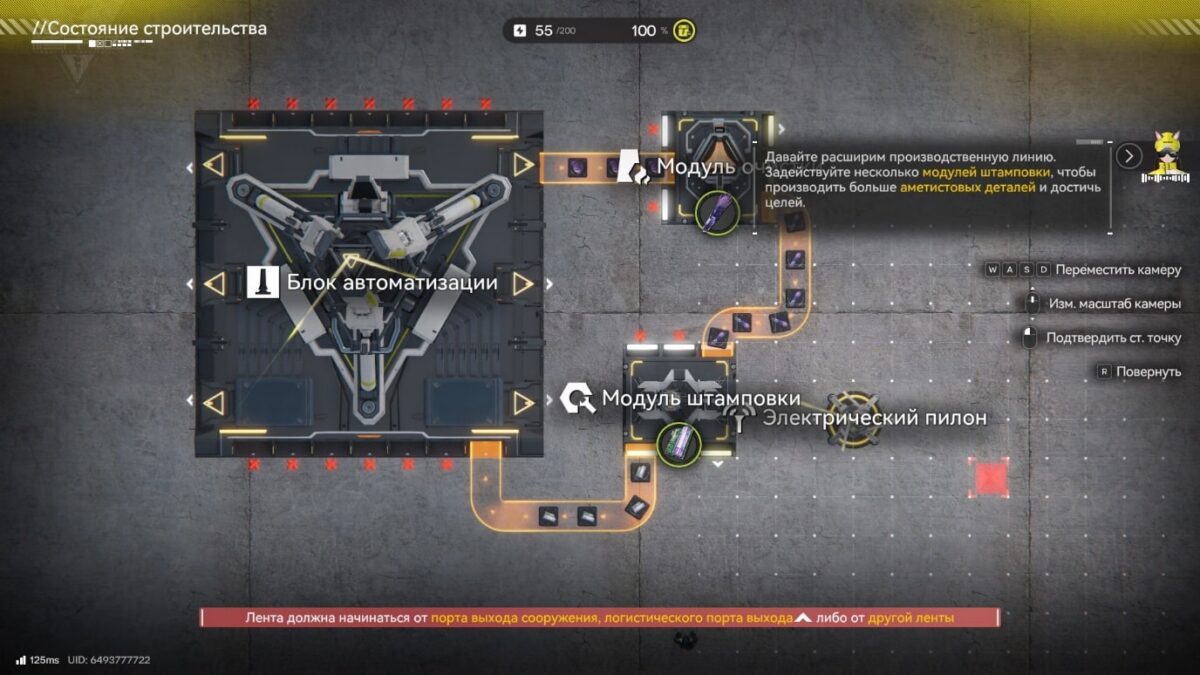
Task: Open the yellow battery icon beside 100%
Action: [684, 31]
